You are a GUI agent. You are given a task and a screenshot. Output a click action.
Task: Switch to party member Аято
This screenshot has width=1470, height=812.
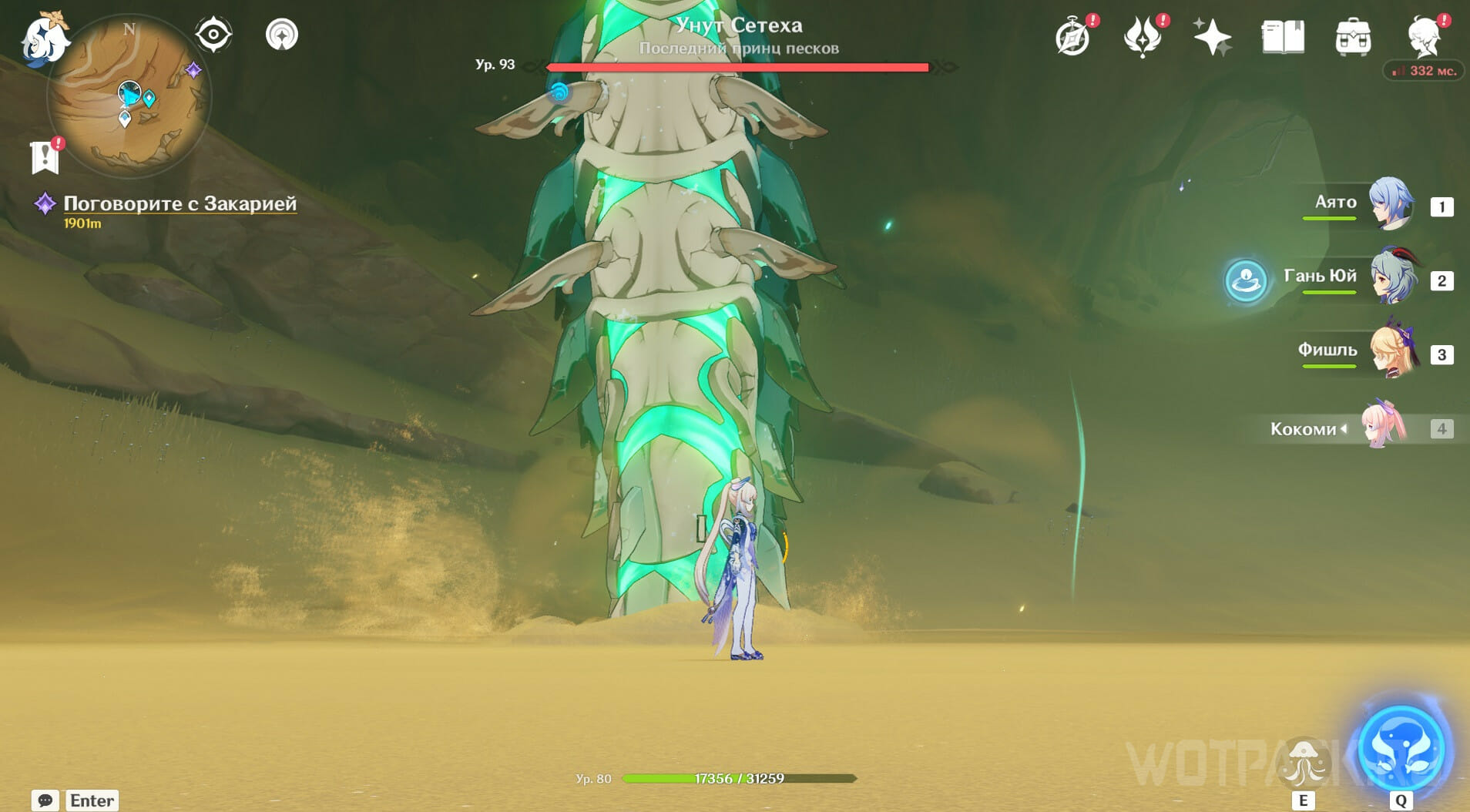click(x=1391, y=204)
